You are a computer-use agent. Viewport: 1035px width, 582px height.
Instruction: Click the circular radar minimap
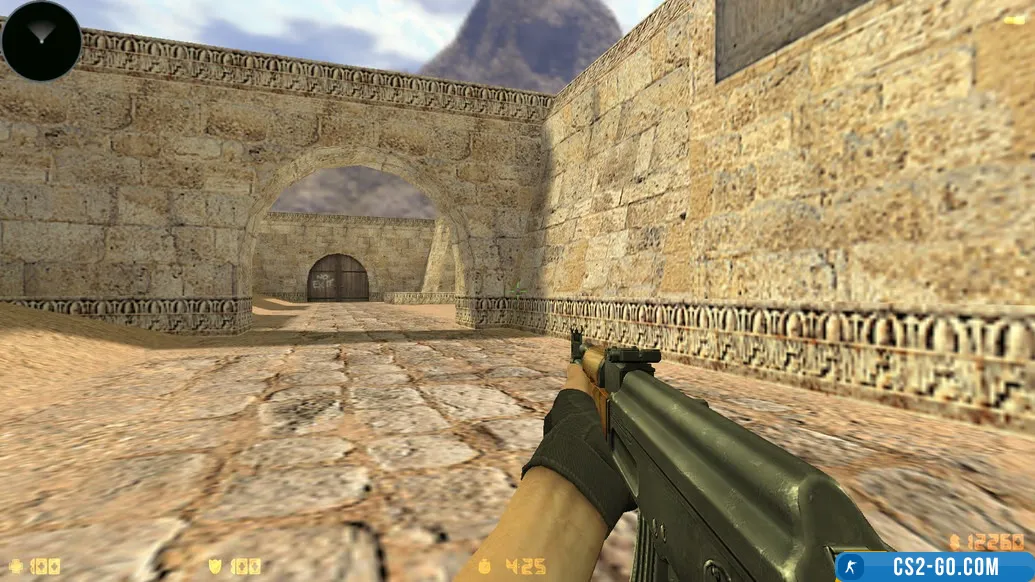41,41
